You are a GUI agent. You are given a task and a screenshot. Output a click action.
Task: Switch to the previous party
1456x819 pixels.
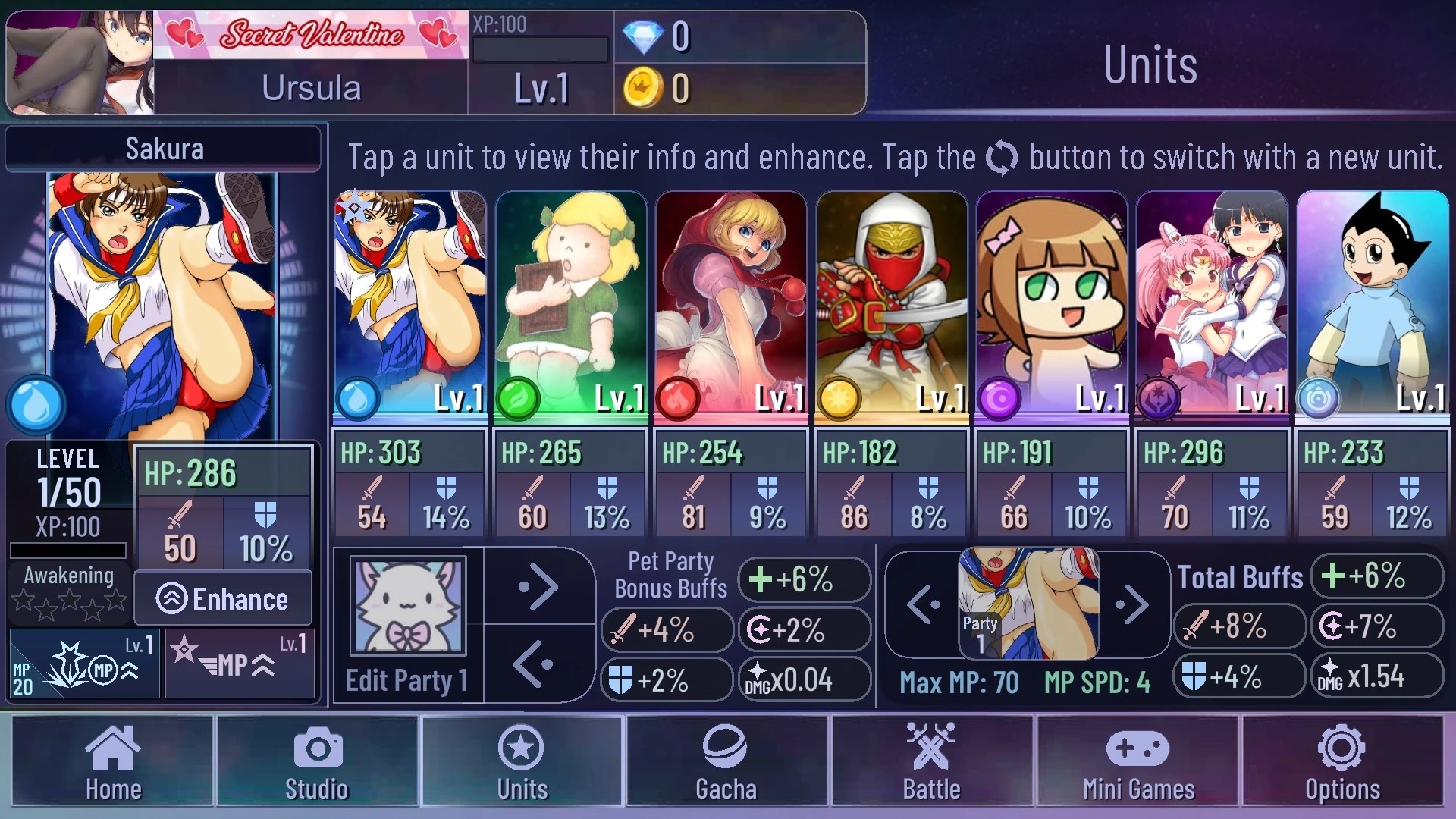pyautogui.click(x=924, y=604)
